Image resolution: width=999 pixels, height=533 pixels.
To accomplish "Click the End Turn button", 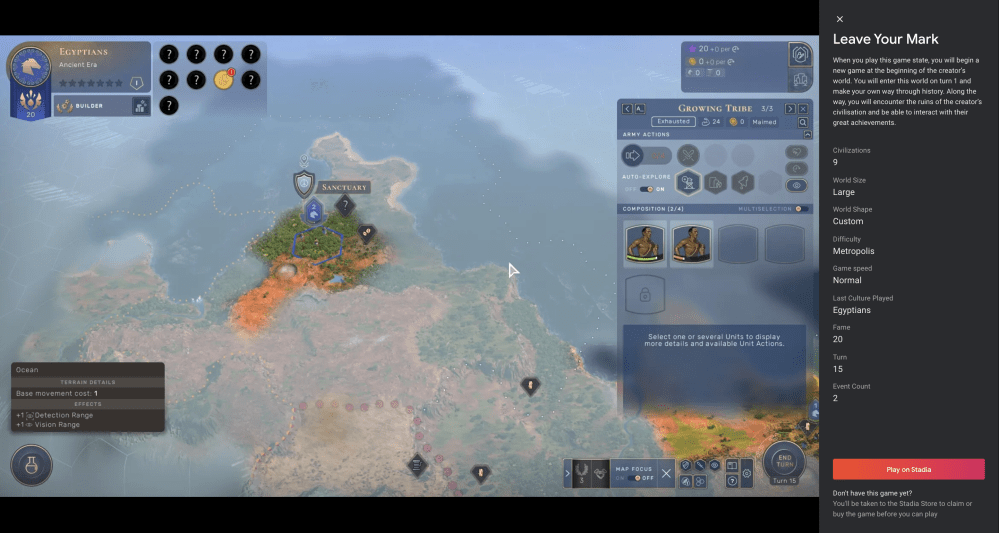I will (784, 461).
